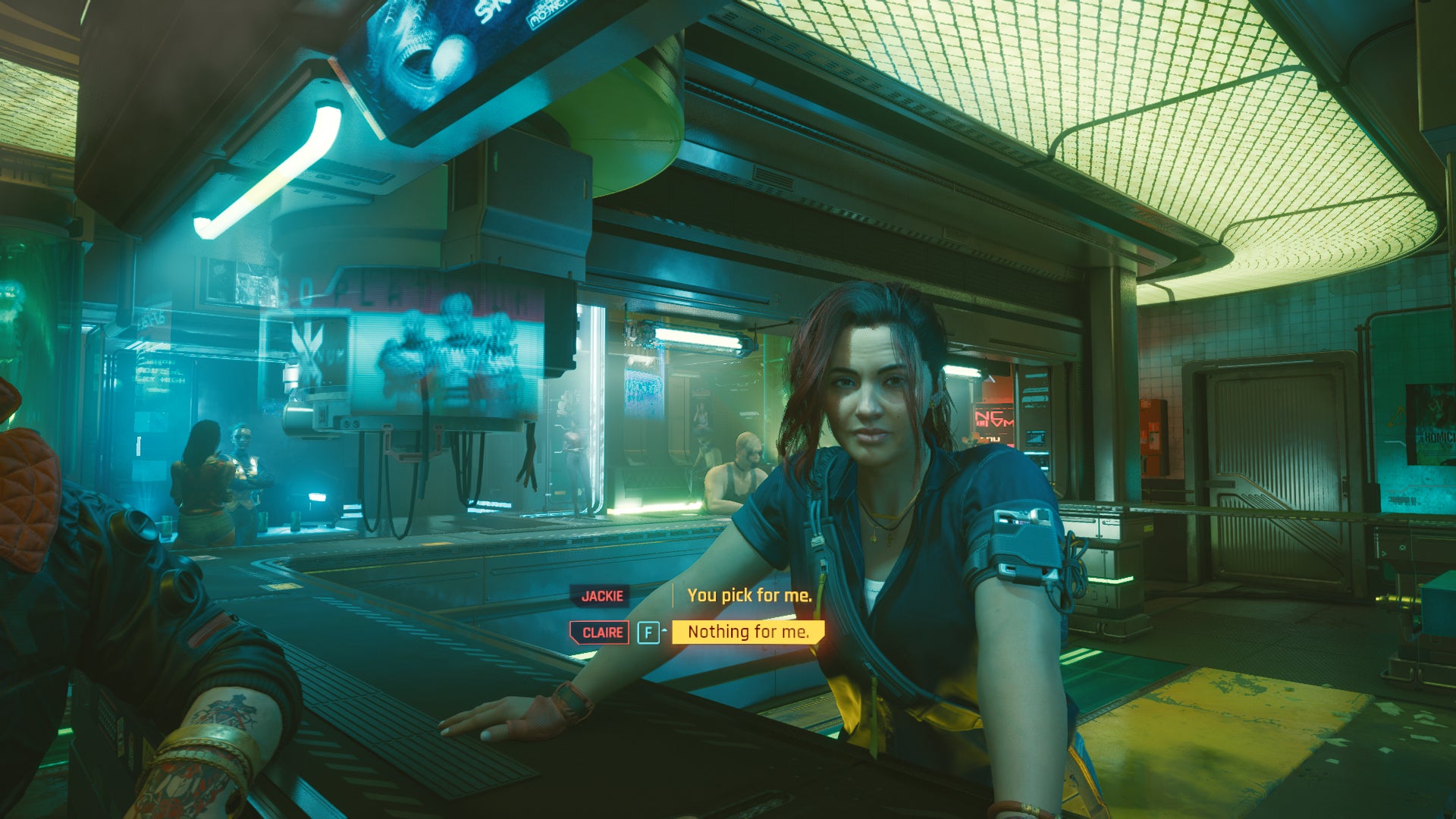The height and width of the screenshot is (819, 1456).
Task: Expand the small arrow beside the F prompt
Action: coord(664,629)
